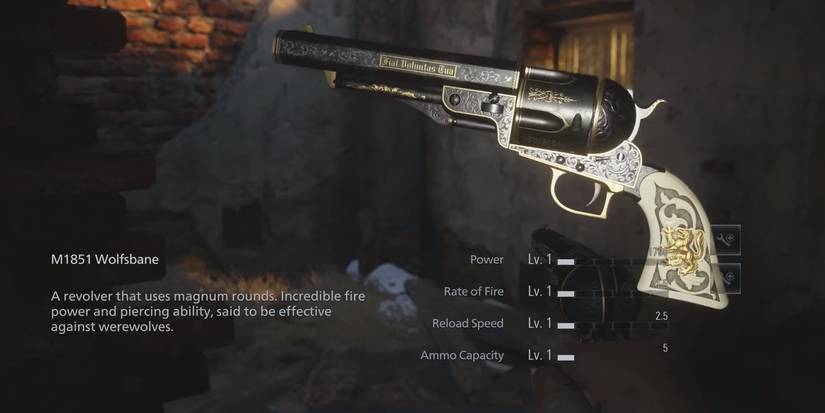Open the lower wrench customization slot
825x413 pixels.
[x=727, y=277]
